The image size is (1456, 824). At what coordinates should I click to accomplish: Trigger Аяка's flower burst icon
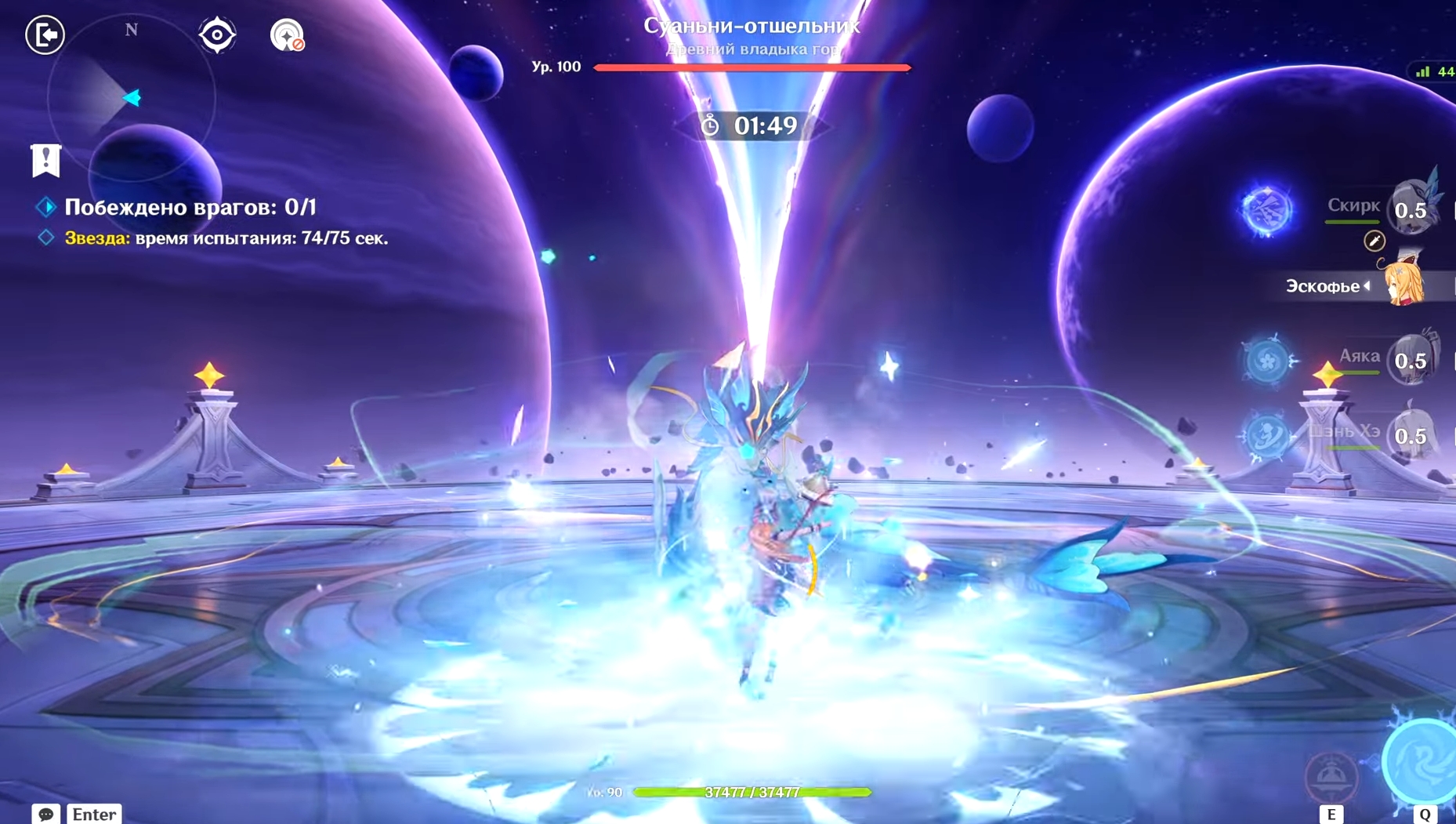(x=1266, y=361)
